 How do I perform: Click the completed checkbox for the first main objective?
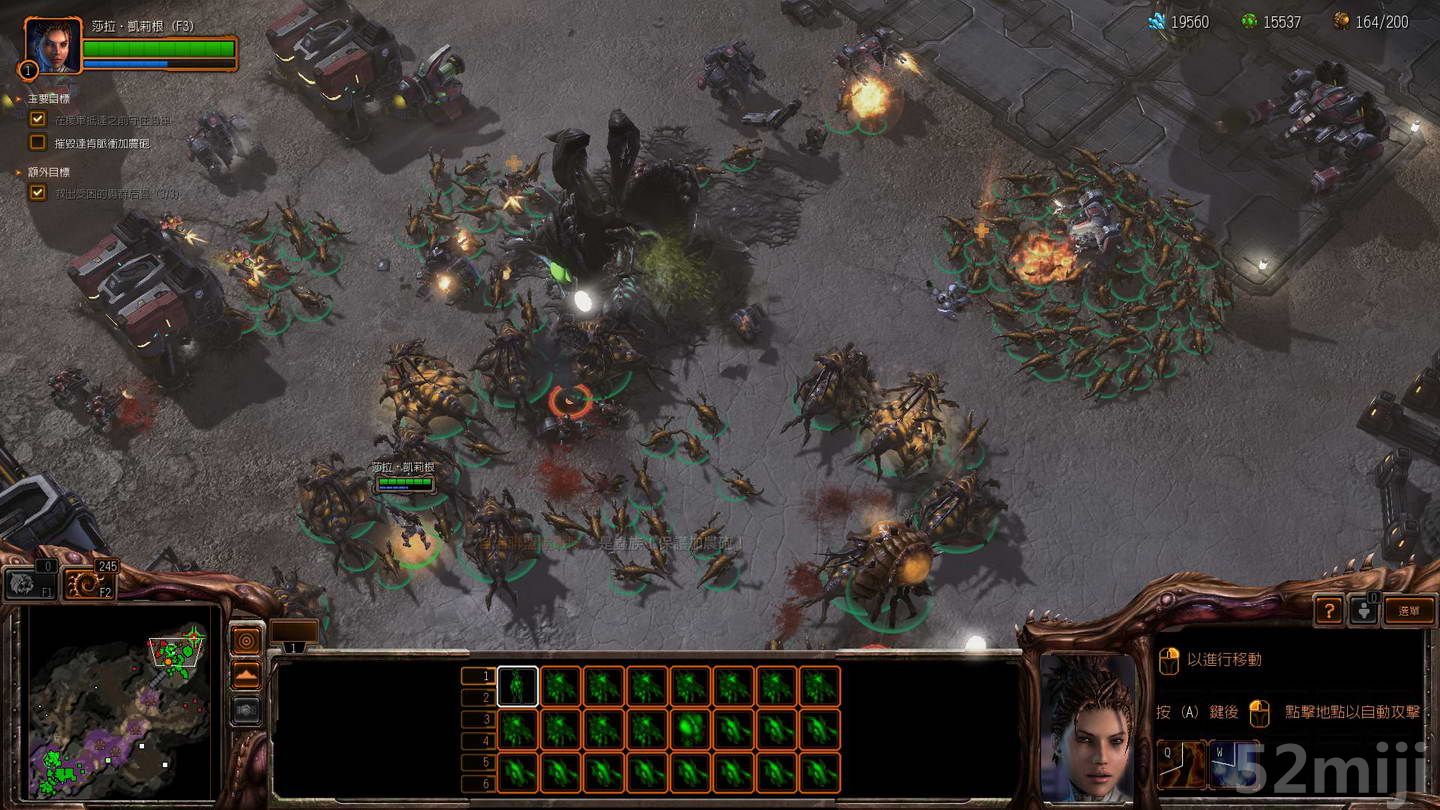point(38,118)
